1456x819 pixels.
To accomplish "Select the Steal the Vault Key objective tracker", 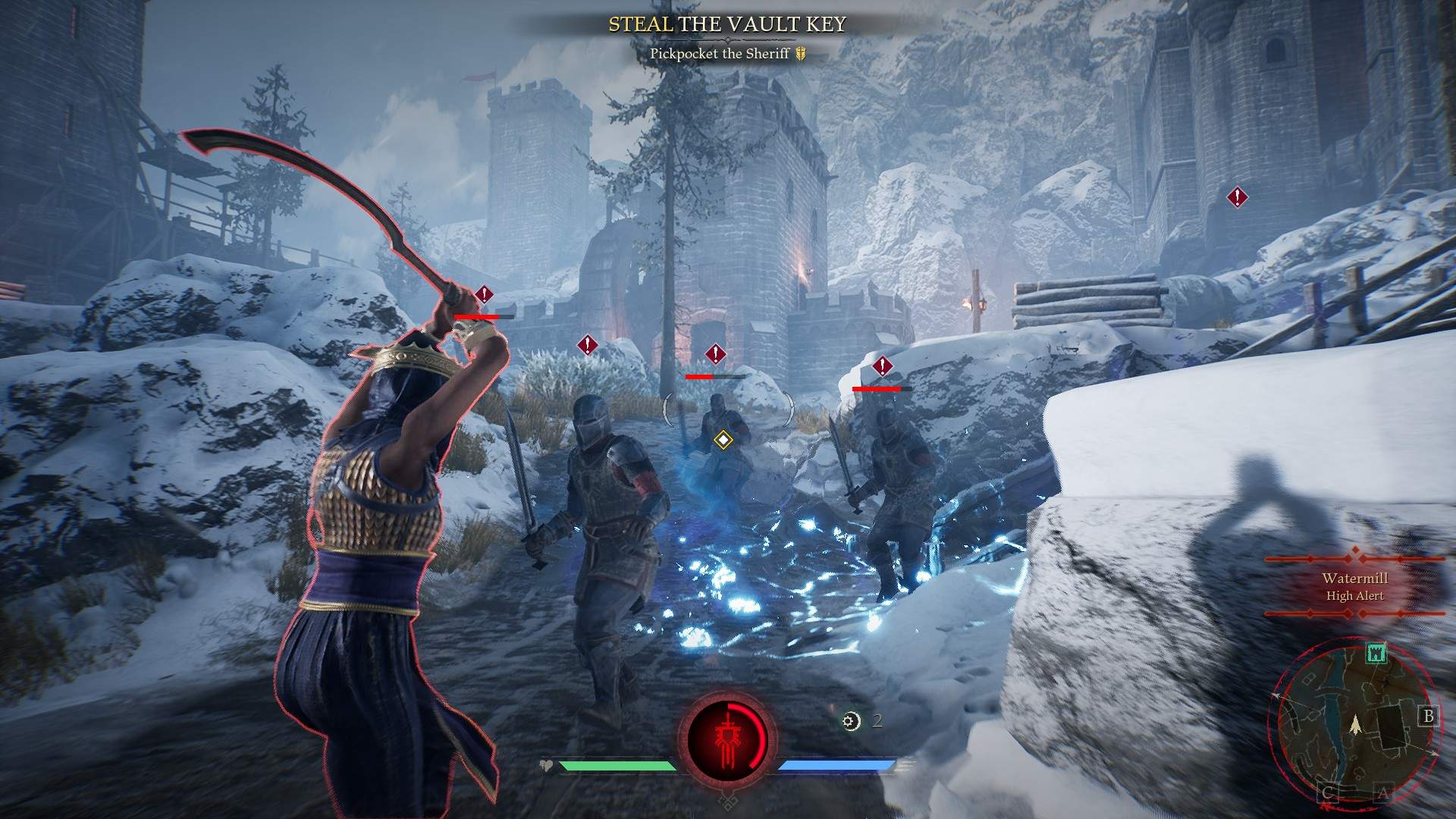I will pos(727,25).
